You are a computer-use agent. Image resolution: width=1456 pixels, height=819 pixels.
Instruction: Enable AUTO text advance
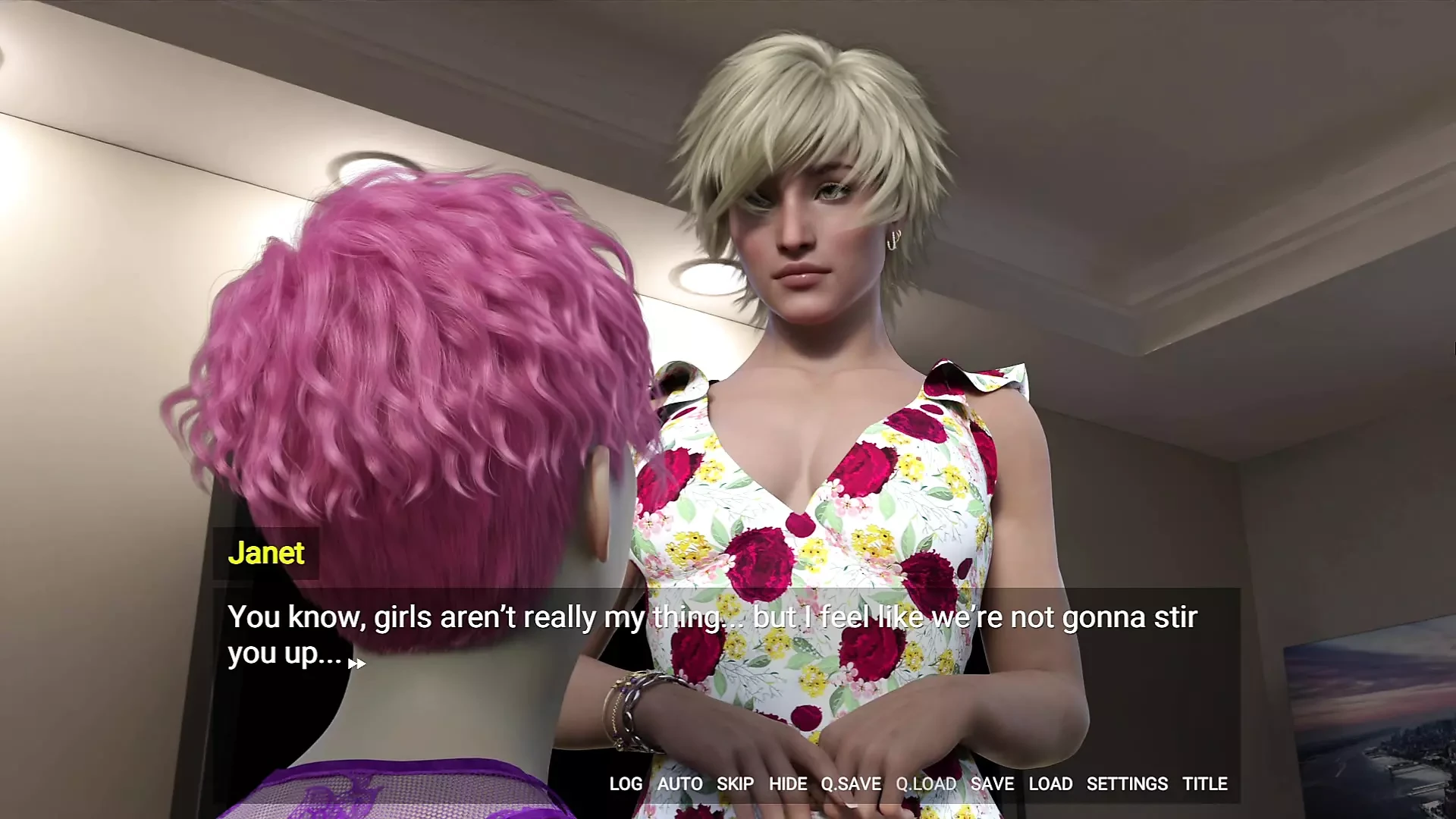point(679,783)
